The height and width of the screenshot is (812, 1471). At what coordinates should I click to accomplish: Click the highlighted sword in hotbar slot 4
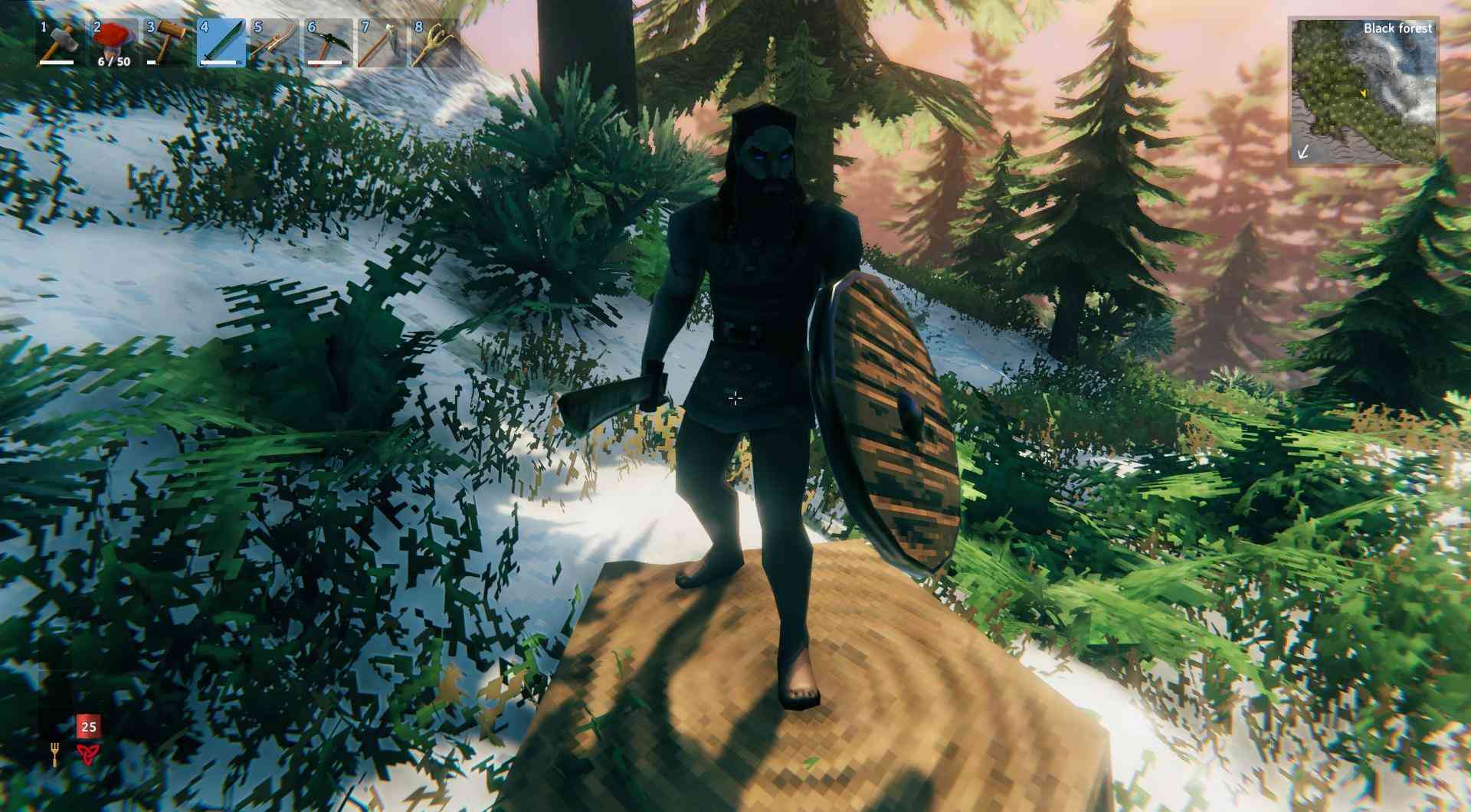point(221,43)
